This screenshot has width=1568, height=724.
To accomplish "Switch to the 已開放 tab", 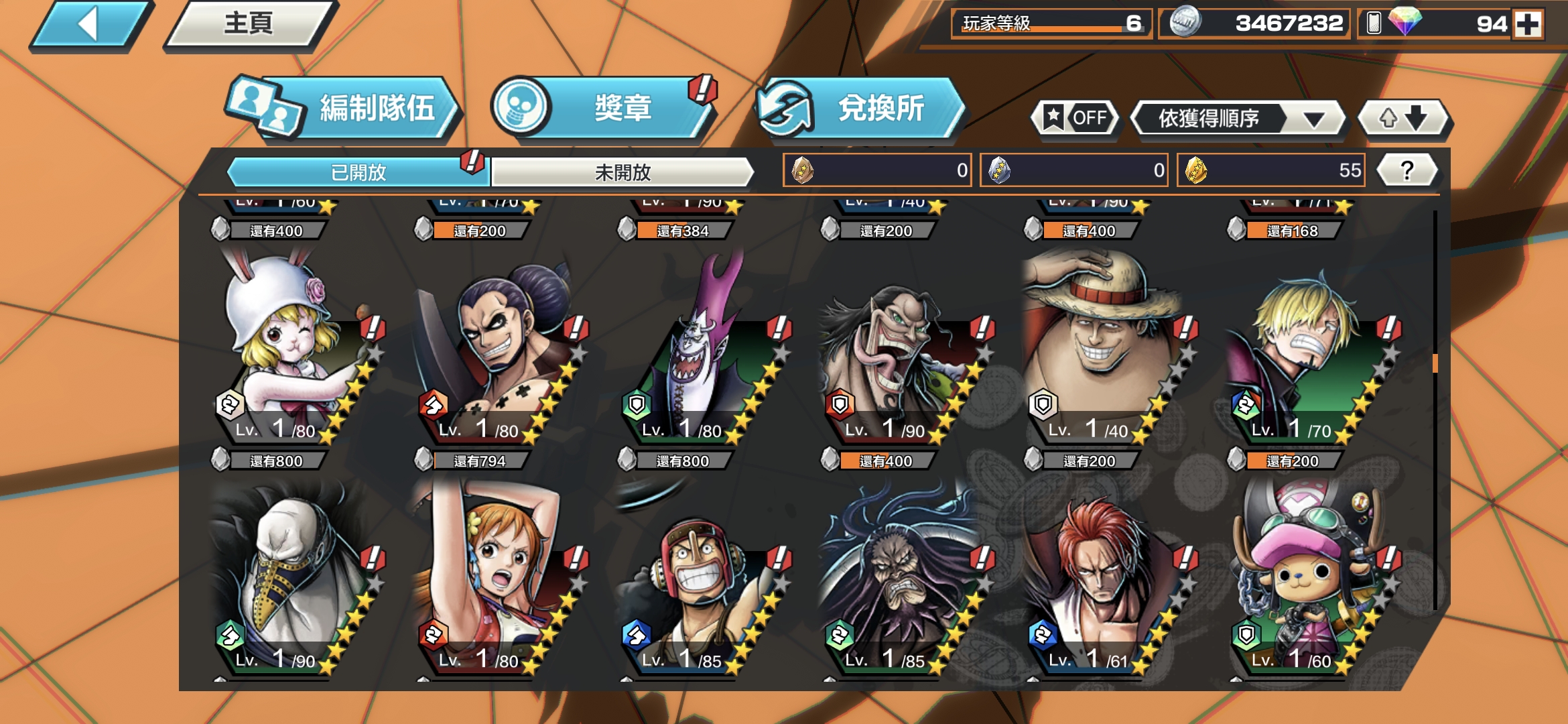I will [x=358, y=172].
